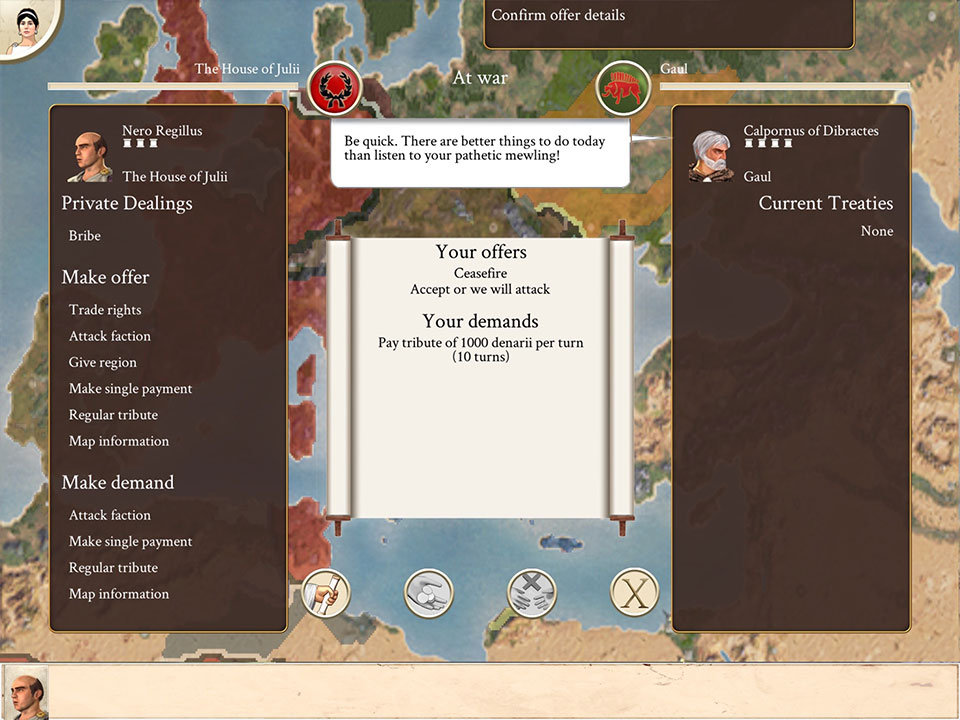Select Attack faction under Make demand
Viewport: 960px width, 720px height.
(110, 515)
